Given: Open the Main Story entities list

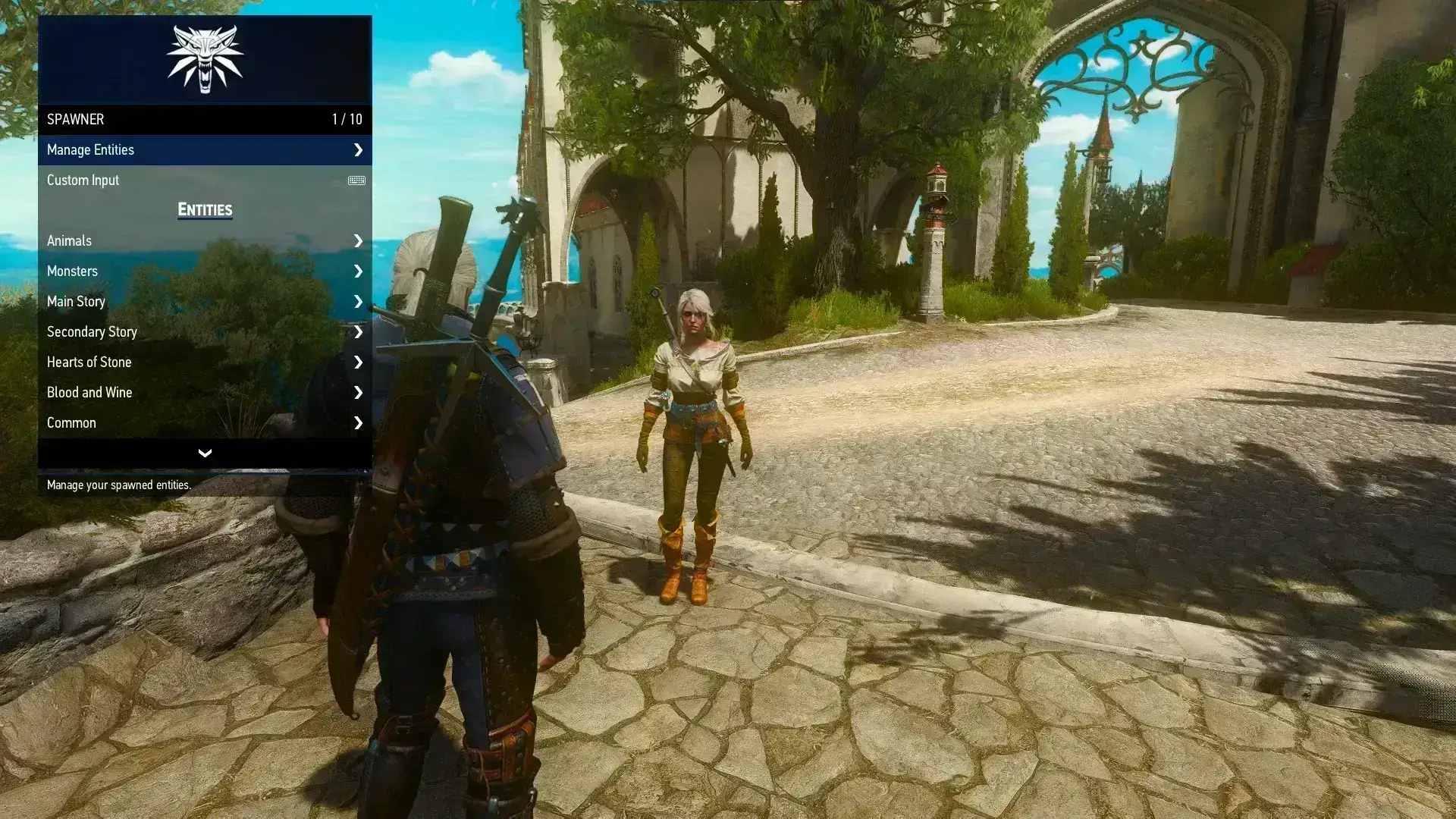Looking at the screenshot, I should [204, 302].
